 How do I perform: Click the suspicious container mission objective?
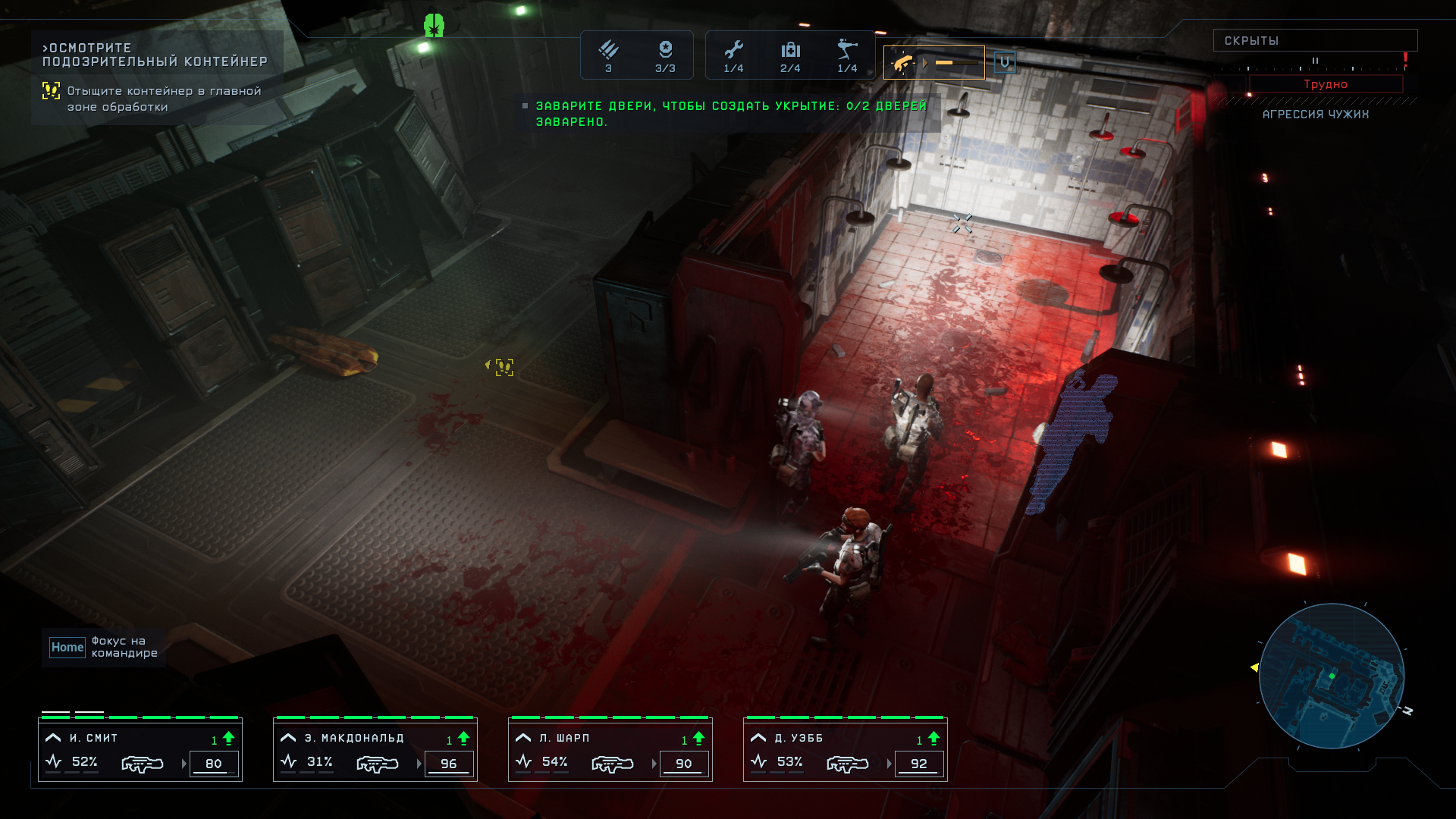(x=155, y=55)
